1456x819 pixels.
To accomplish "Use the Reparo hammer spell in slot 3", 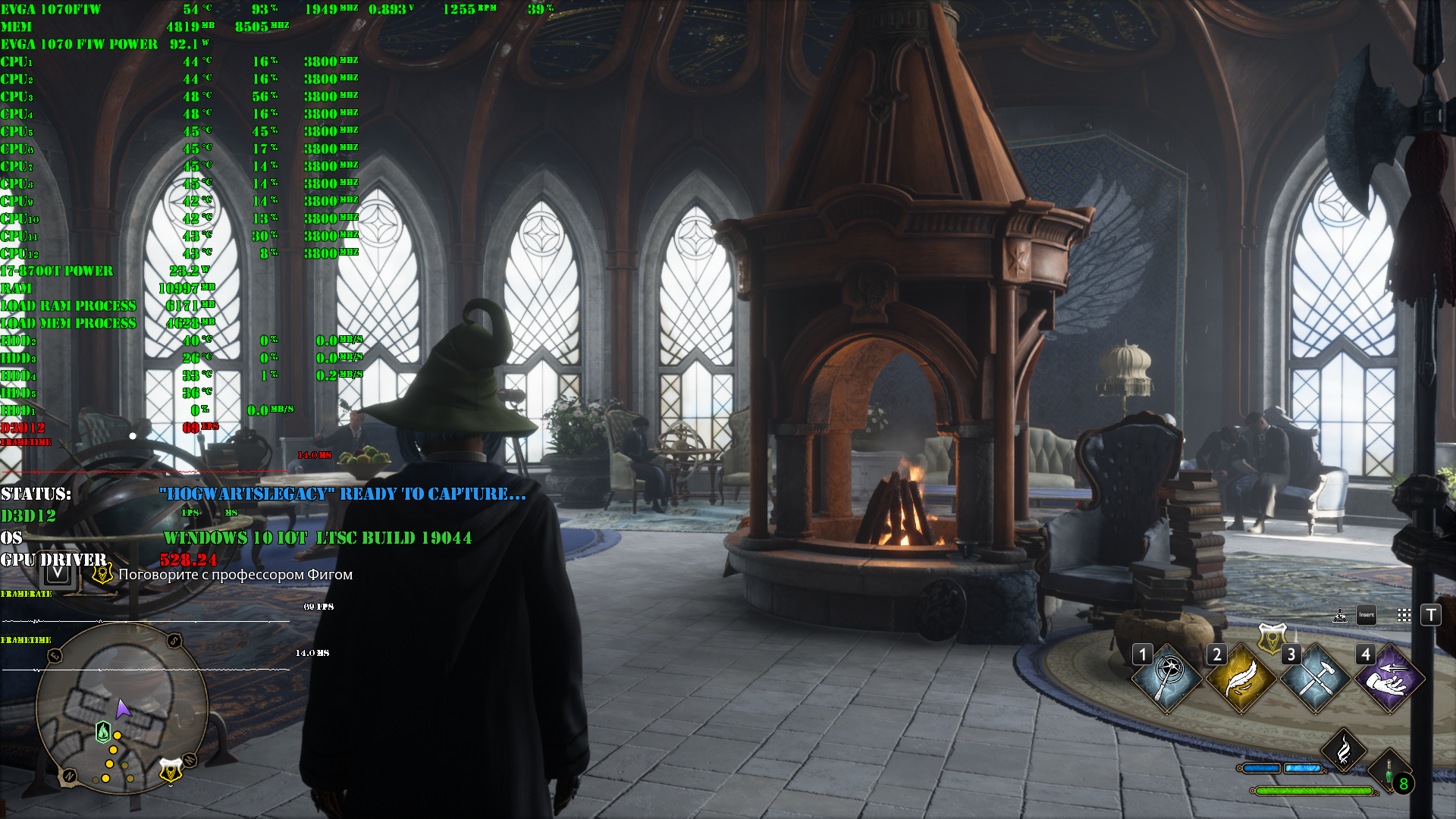I will tap(1316, 679).
